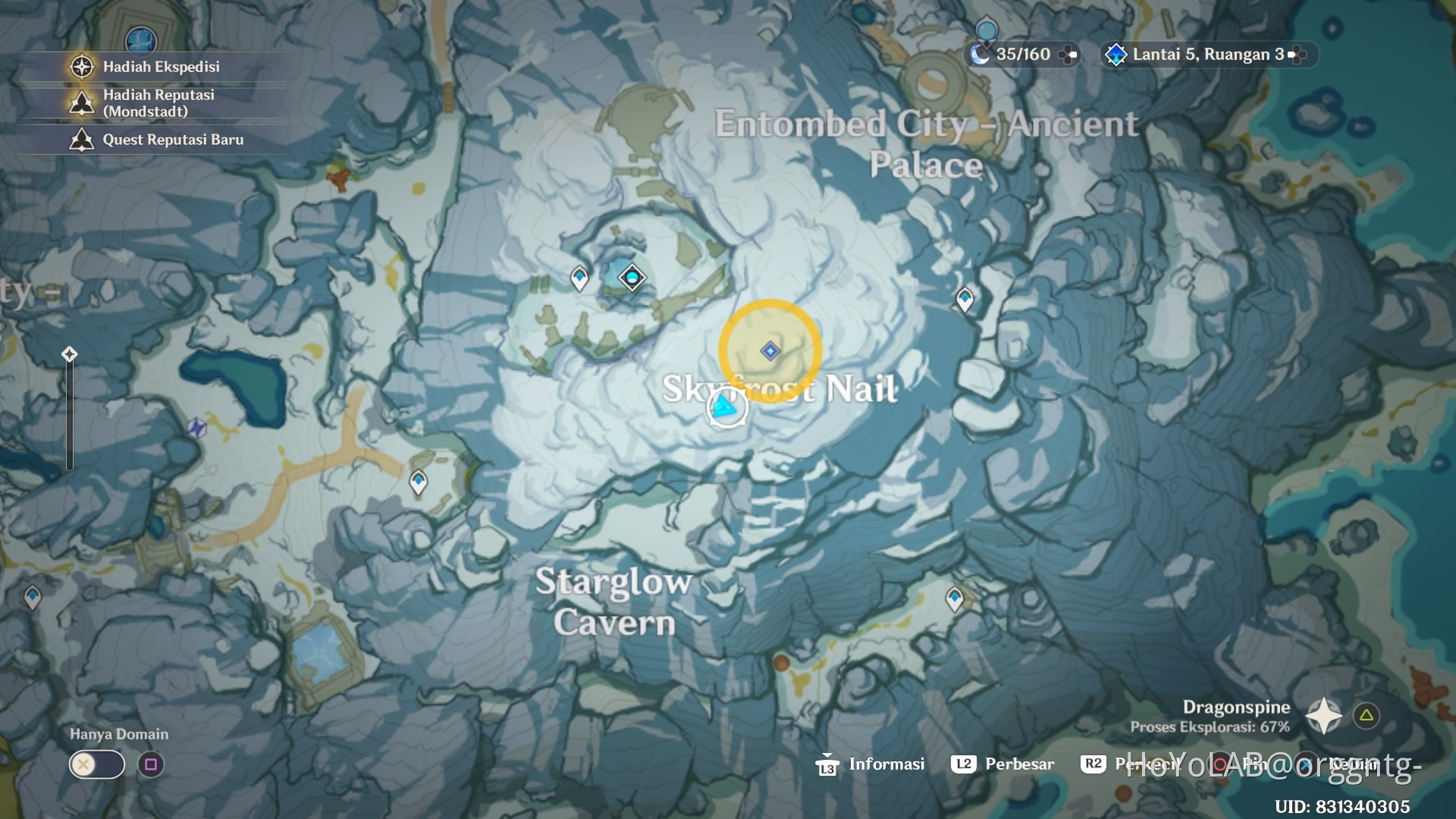Select the teleport waypoint northeast of Skyfrost Nail

[964, 299]
